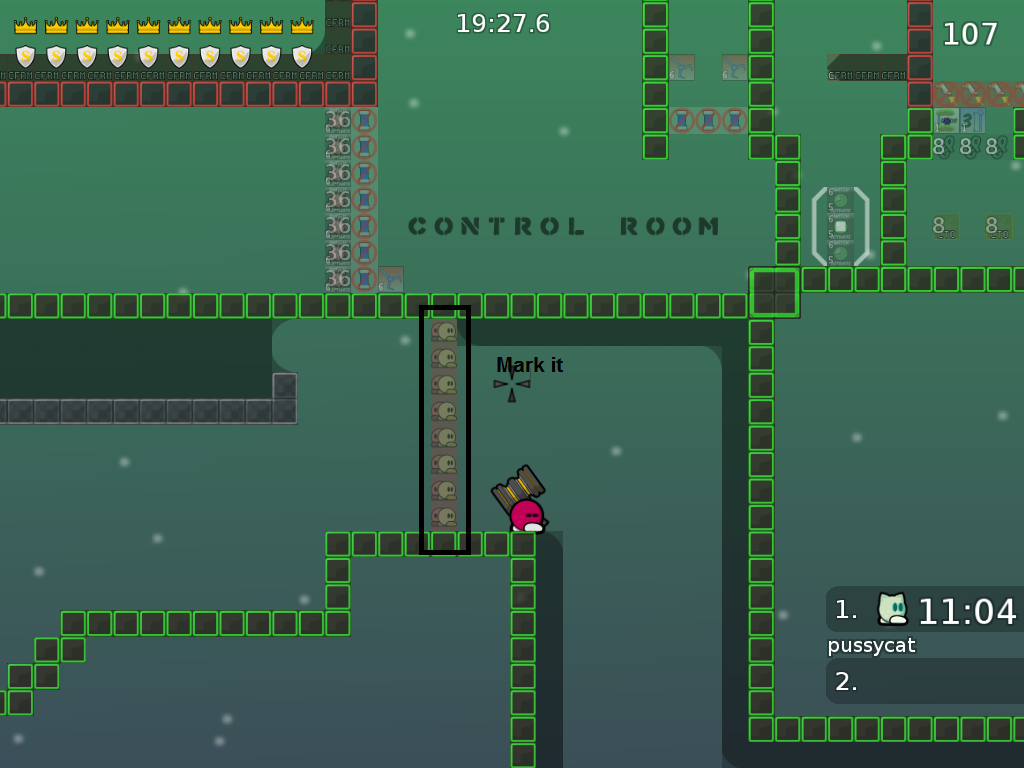Select pussycat's first-place scoreboard entry
Image resolution: width=1024 pixels, height=768 pixels.
pyautogui.click(x=925, y=610)
